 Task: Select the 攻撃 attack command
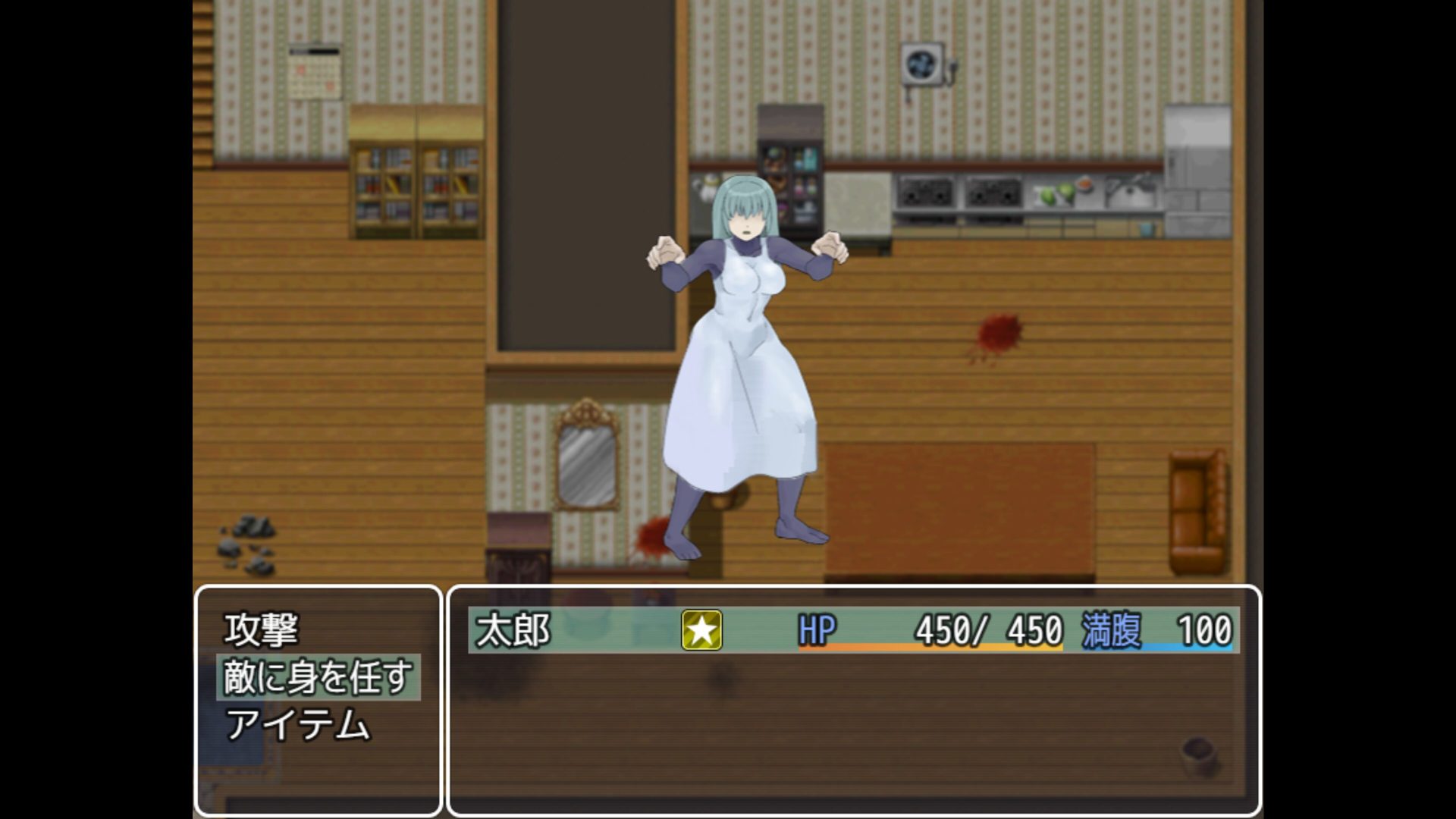click(262, 629)
